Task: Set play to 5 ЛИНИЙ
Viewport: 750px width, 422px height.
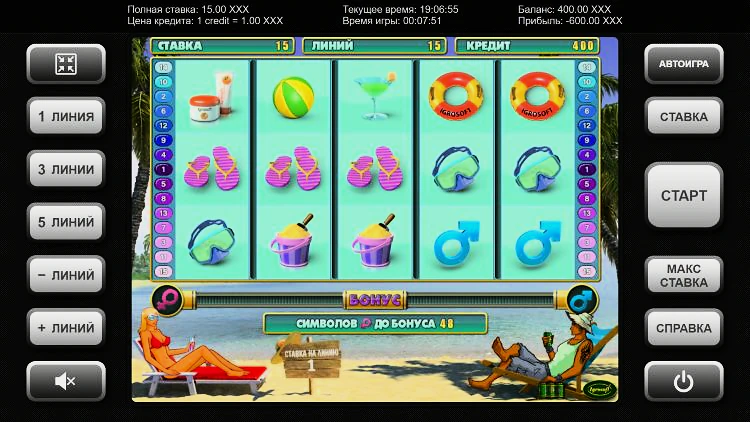Action: (66, 222)
